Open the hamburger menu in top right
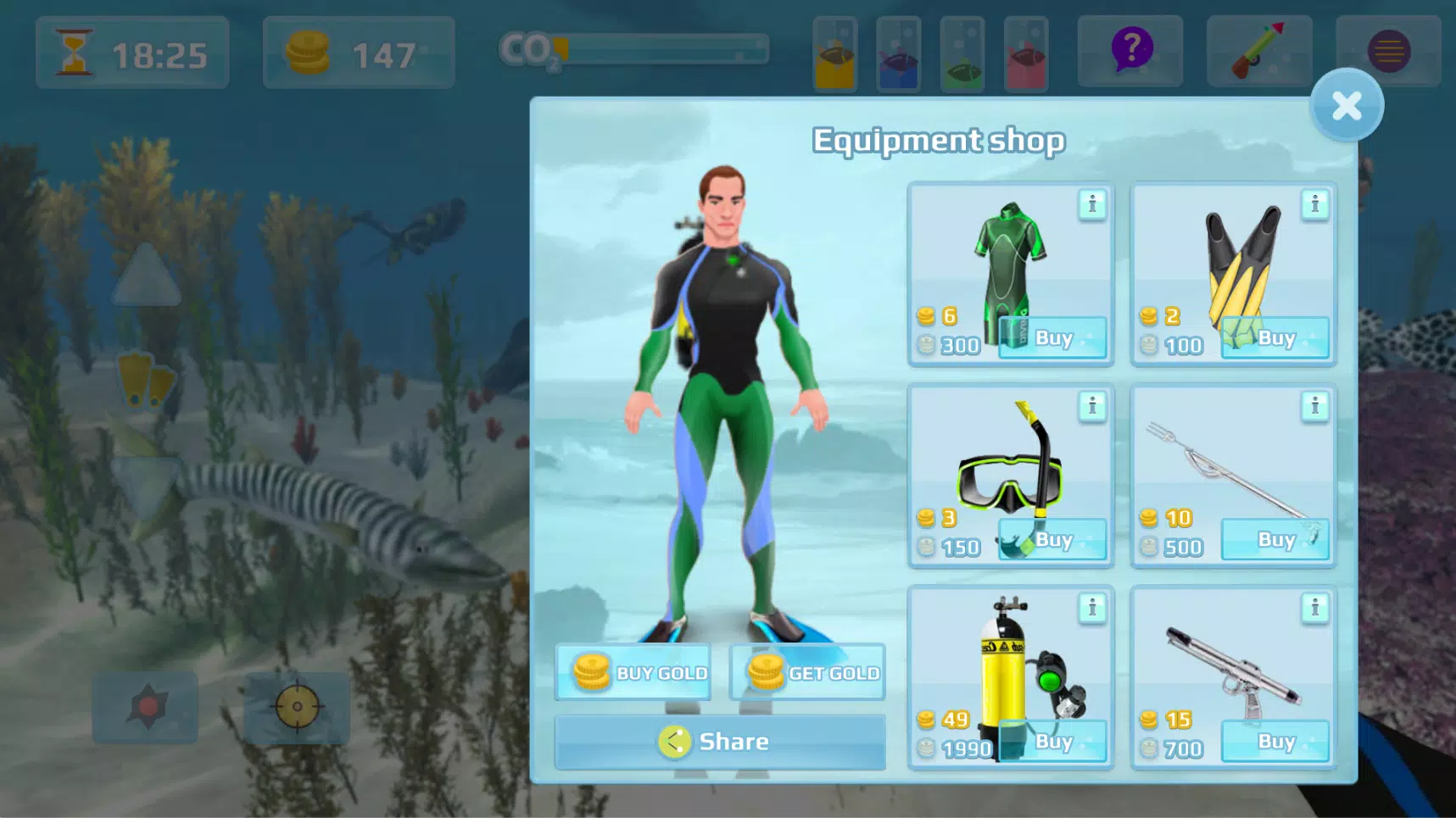1456x818 pixels. click(x=1388, y=51)
